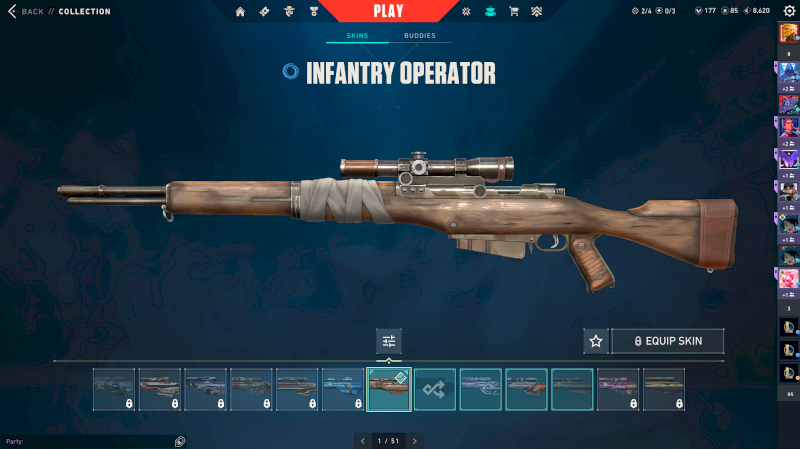800x449 pixels.
Task: Switch to the Buddies tab
Action: (x=420, y=36)
